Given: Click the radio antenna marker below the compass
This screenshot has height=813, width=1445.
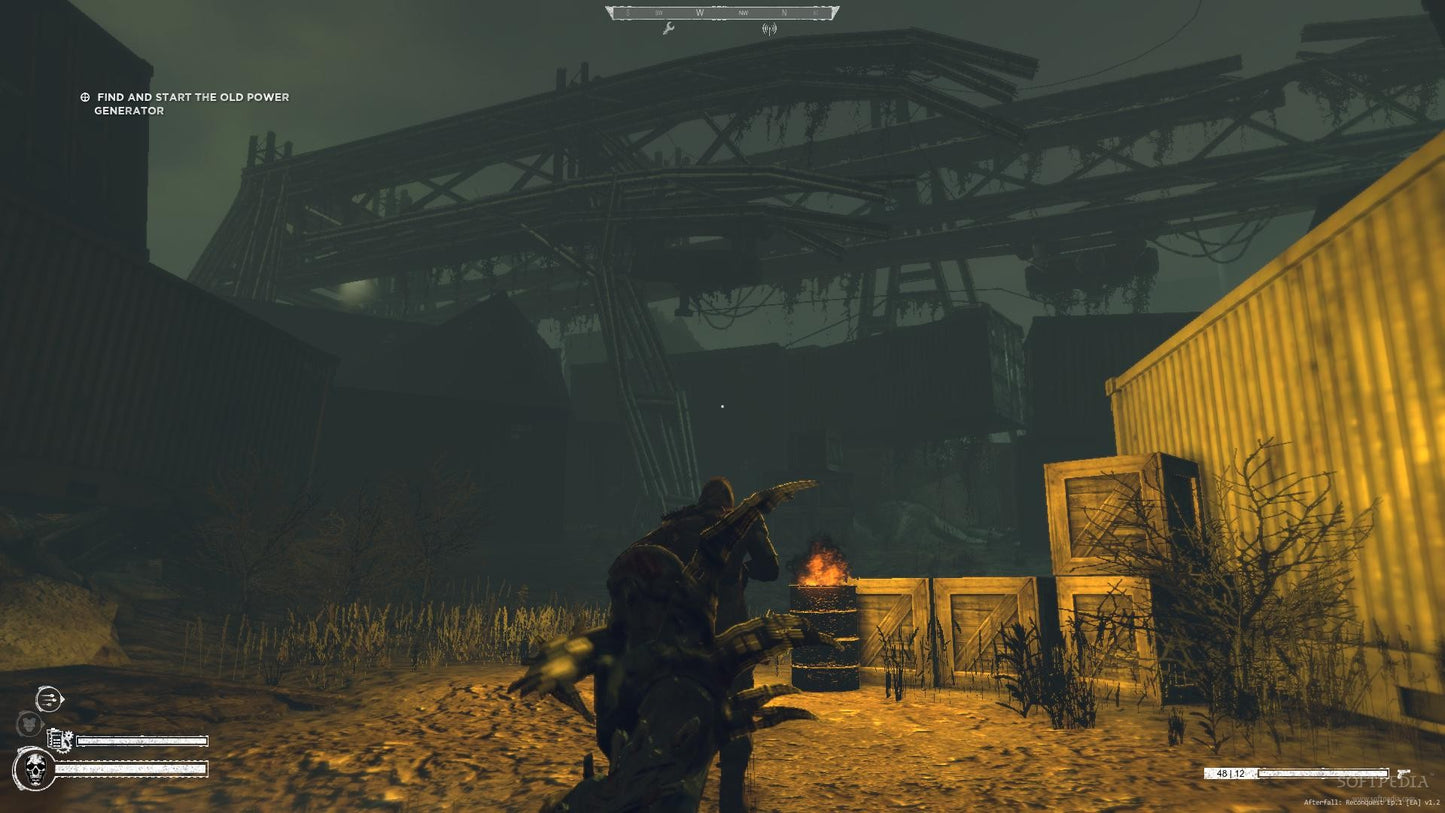Looking at the screenshot, I should (769, 29).
